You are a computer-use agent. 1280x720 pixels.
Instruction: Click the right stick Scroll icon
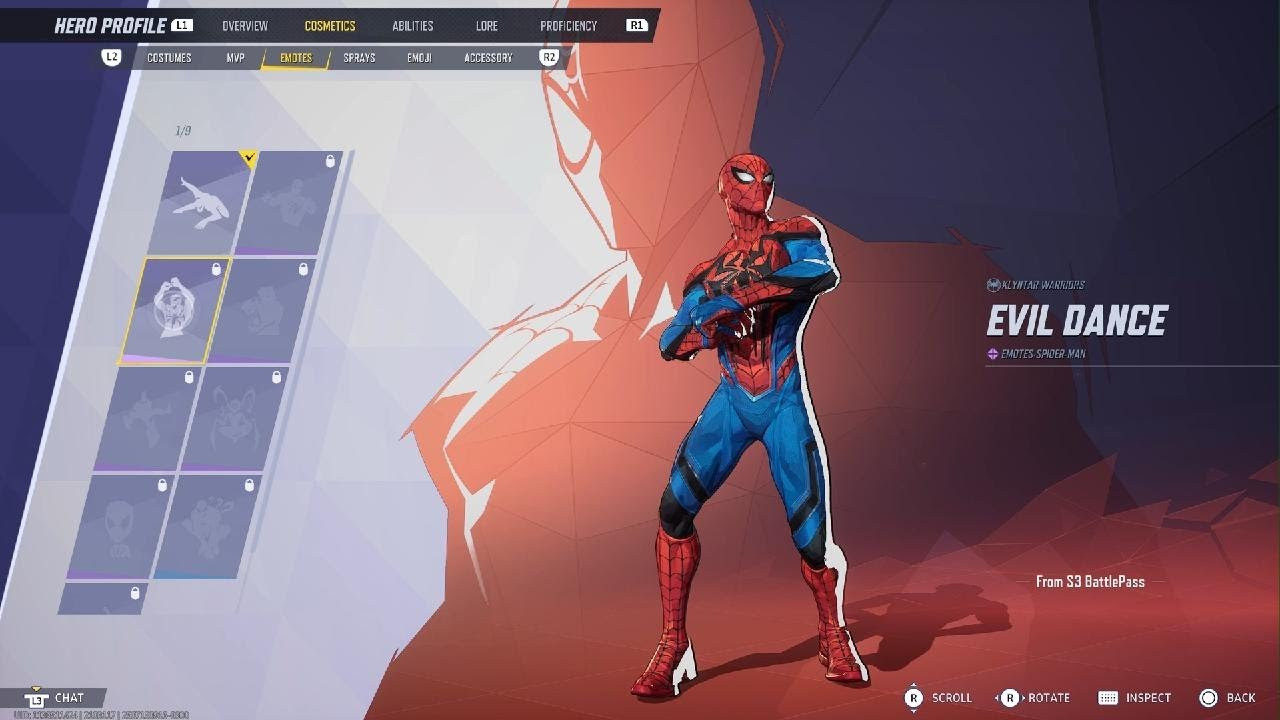tap(914, 697)
